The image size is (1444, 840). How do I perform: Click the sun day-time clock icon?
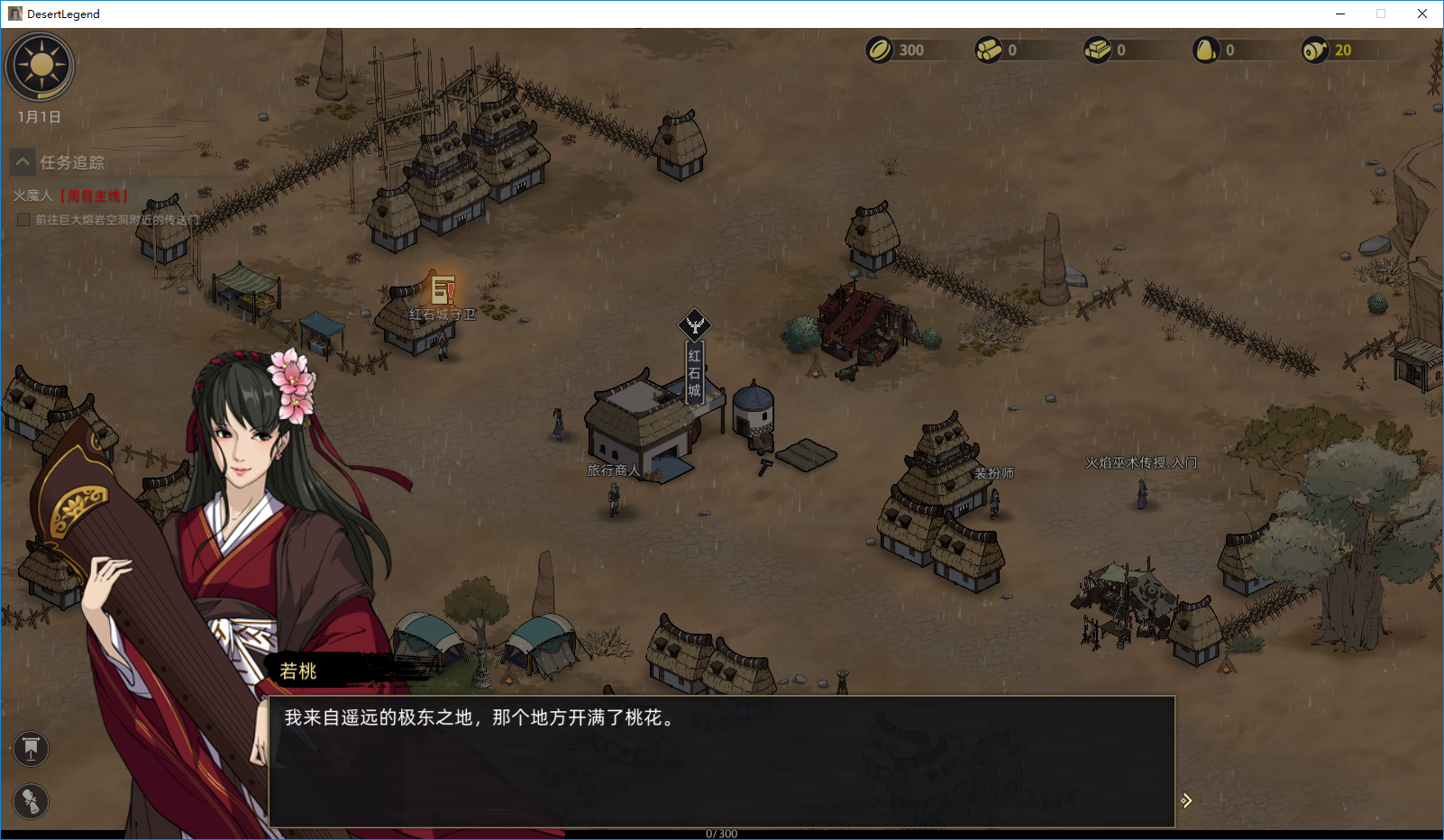pos(40,67)
